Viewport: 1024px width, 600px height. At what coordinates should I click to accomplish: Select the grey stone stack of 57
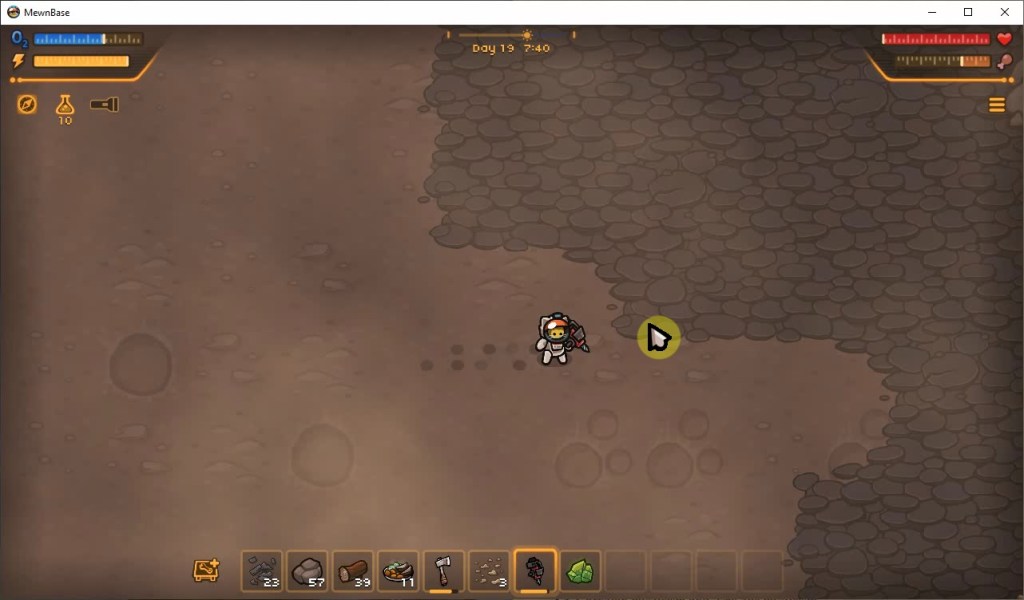(x=308, y=571)
